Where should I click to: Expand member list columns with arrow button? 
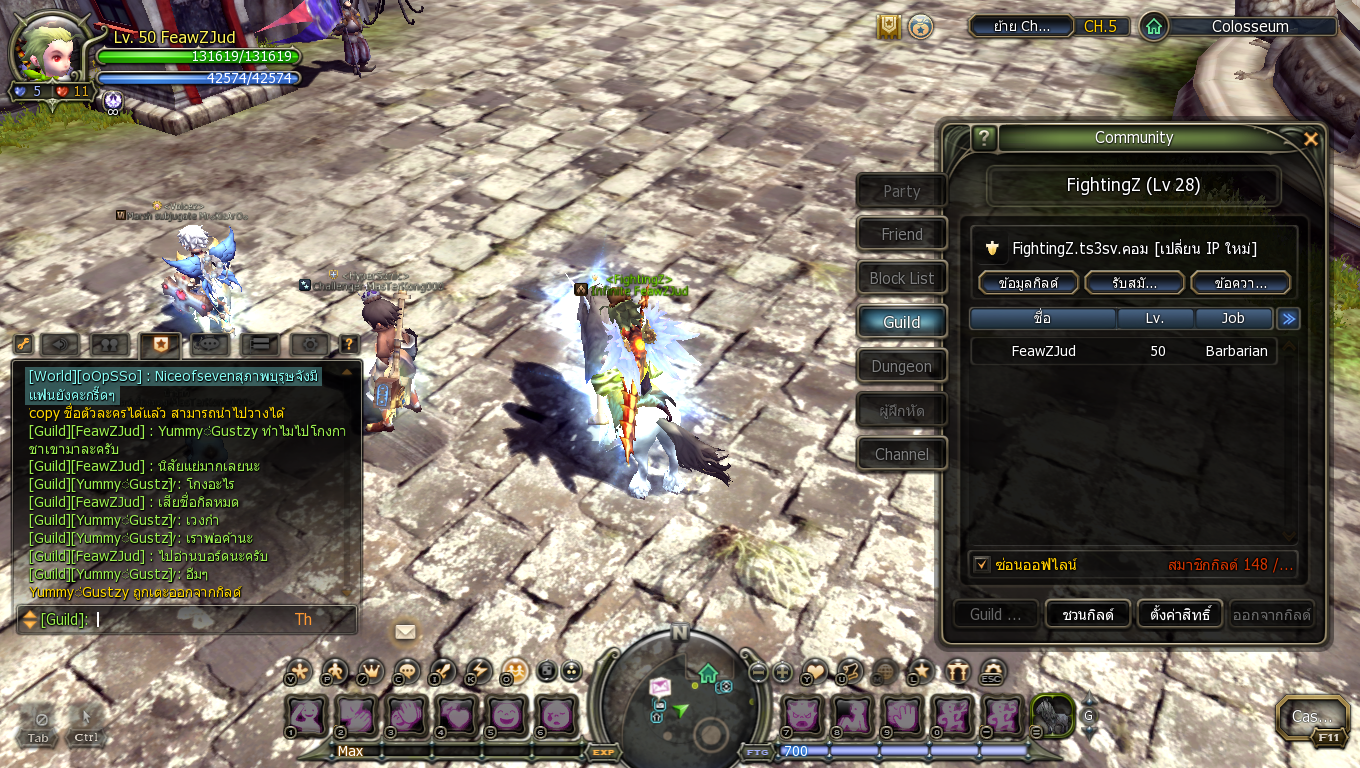pyautogui.click(x=1289, y=318)
